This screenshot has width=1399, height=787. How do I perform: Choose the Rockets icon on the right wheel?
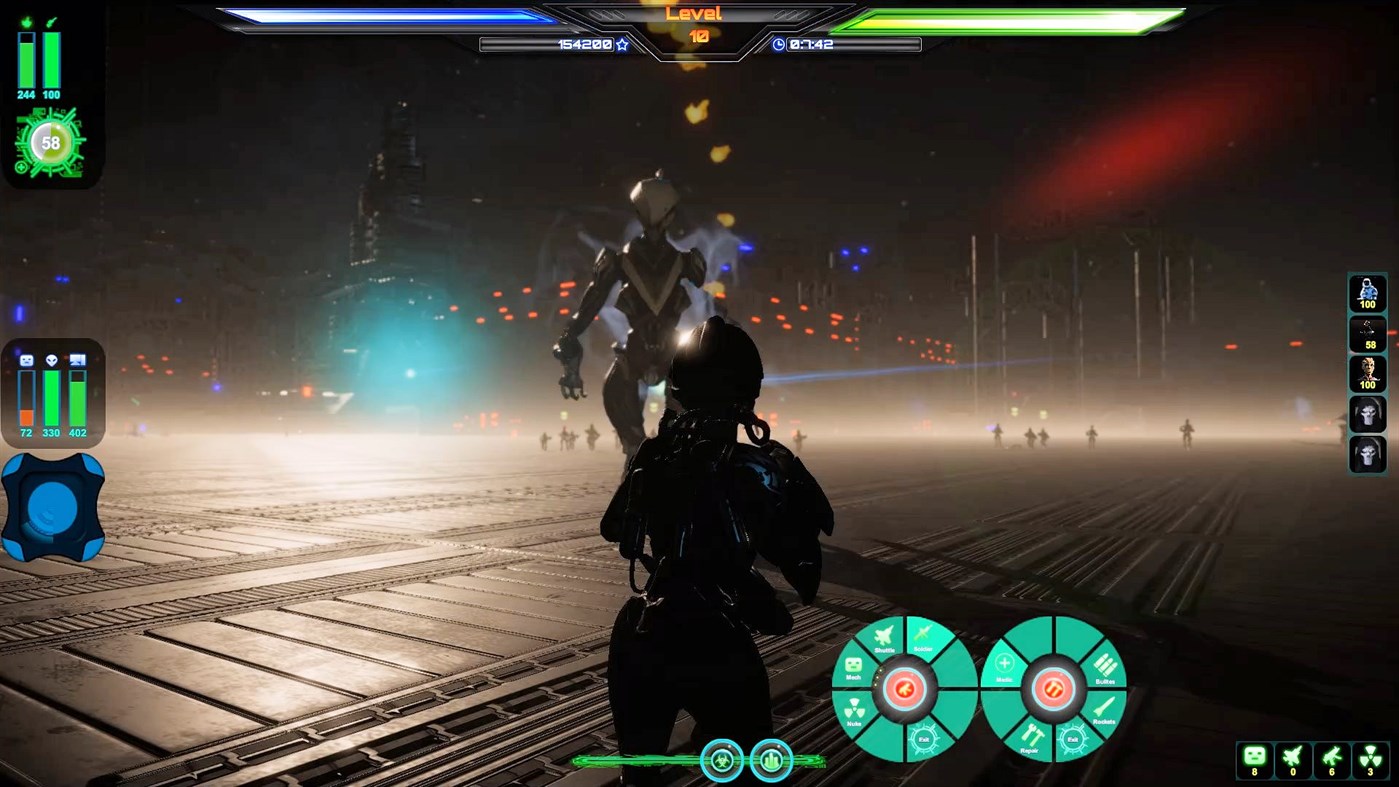(1104, 706)
